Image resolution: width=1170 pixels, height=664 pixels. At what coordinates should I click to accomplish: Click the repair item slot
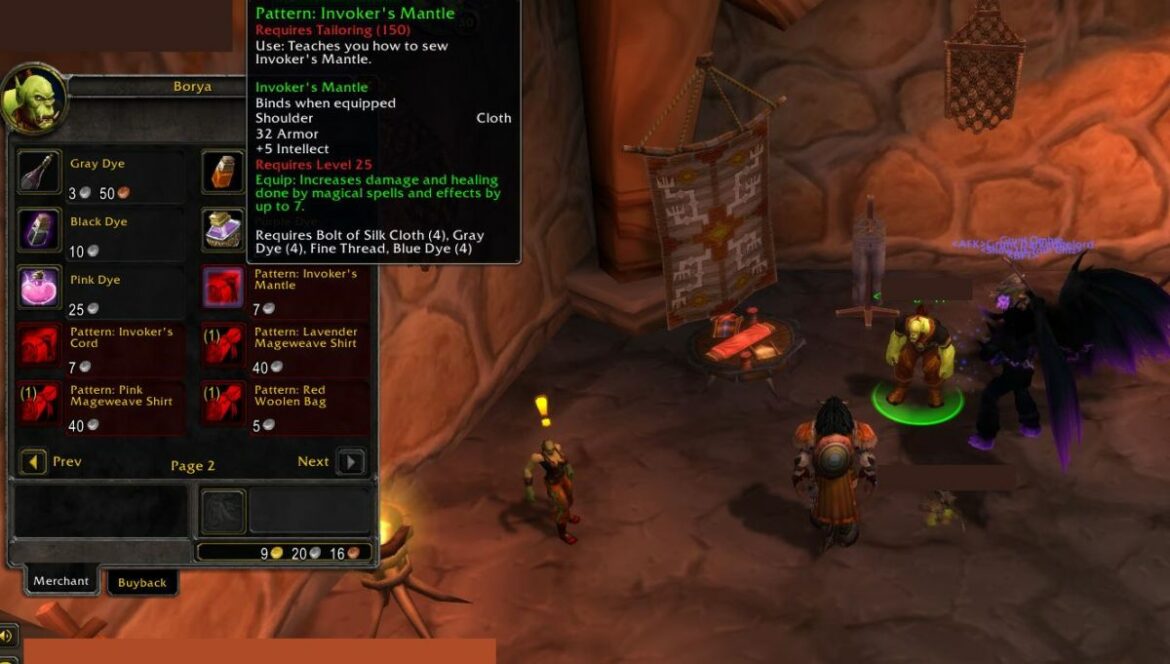tap(224, 511)
